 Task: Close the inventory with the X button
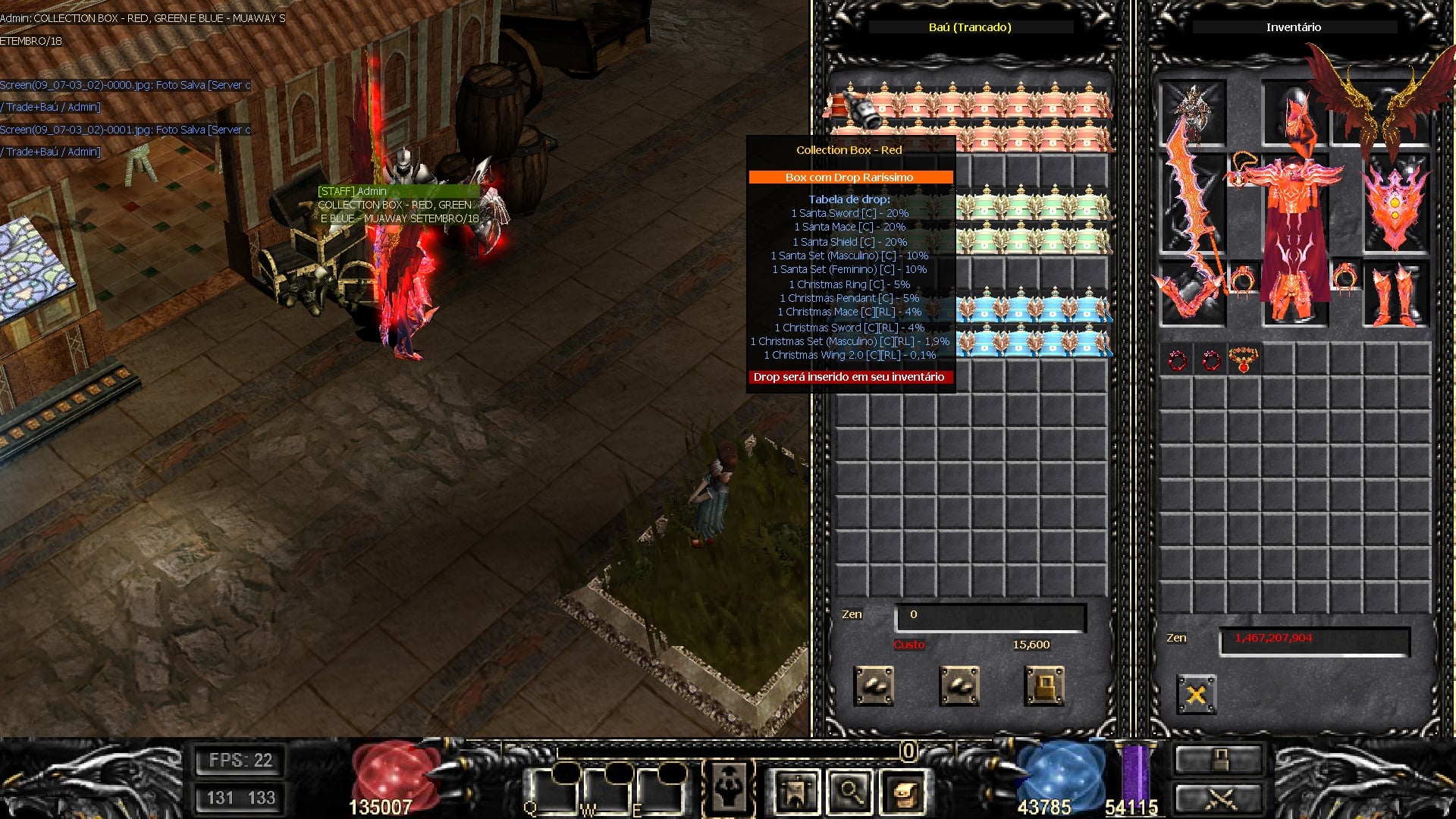(x=1196, y=695)
